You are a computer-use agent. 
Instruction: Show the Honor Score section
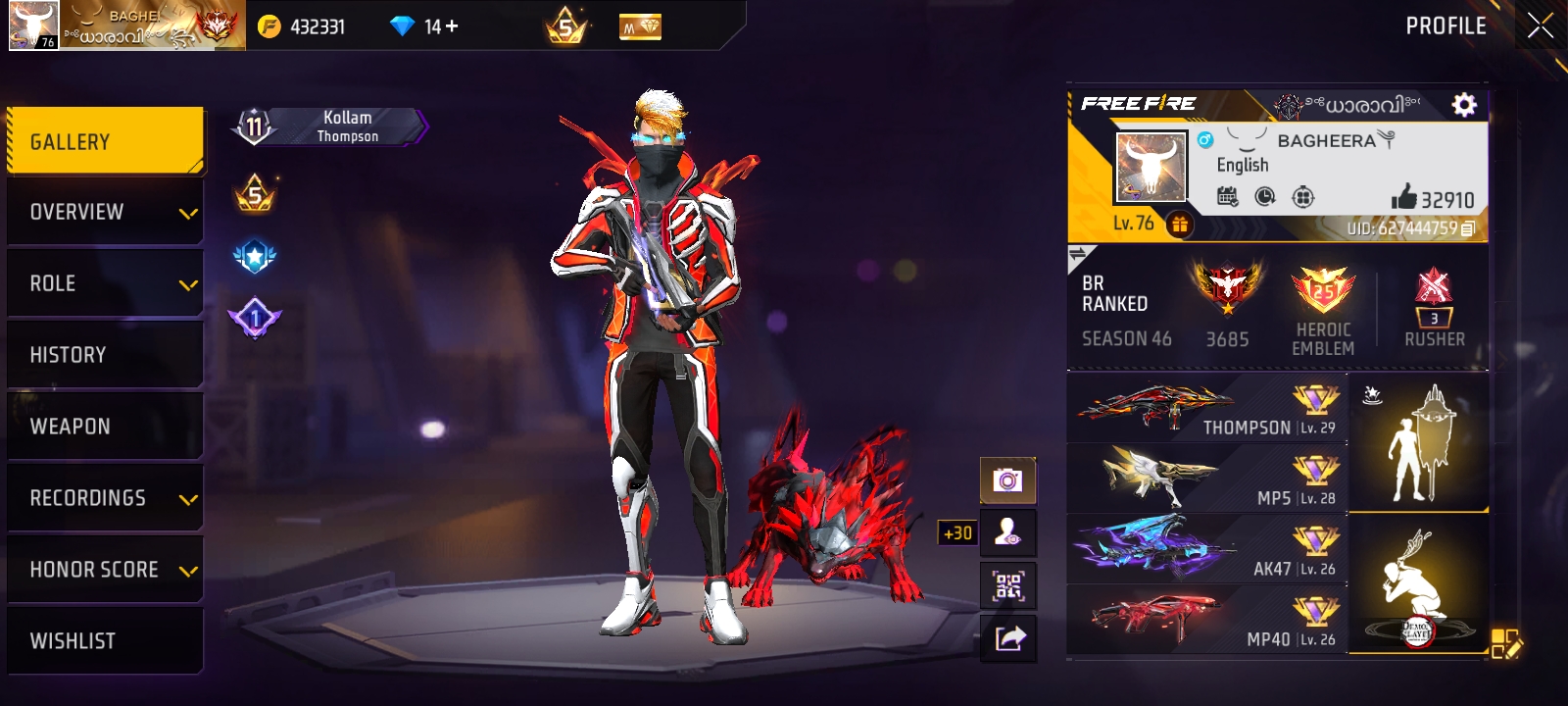(105, 570)
